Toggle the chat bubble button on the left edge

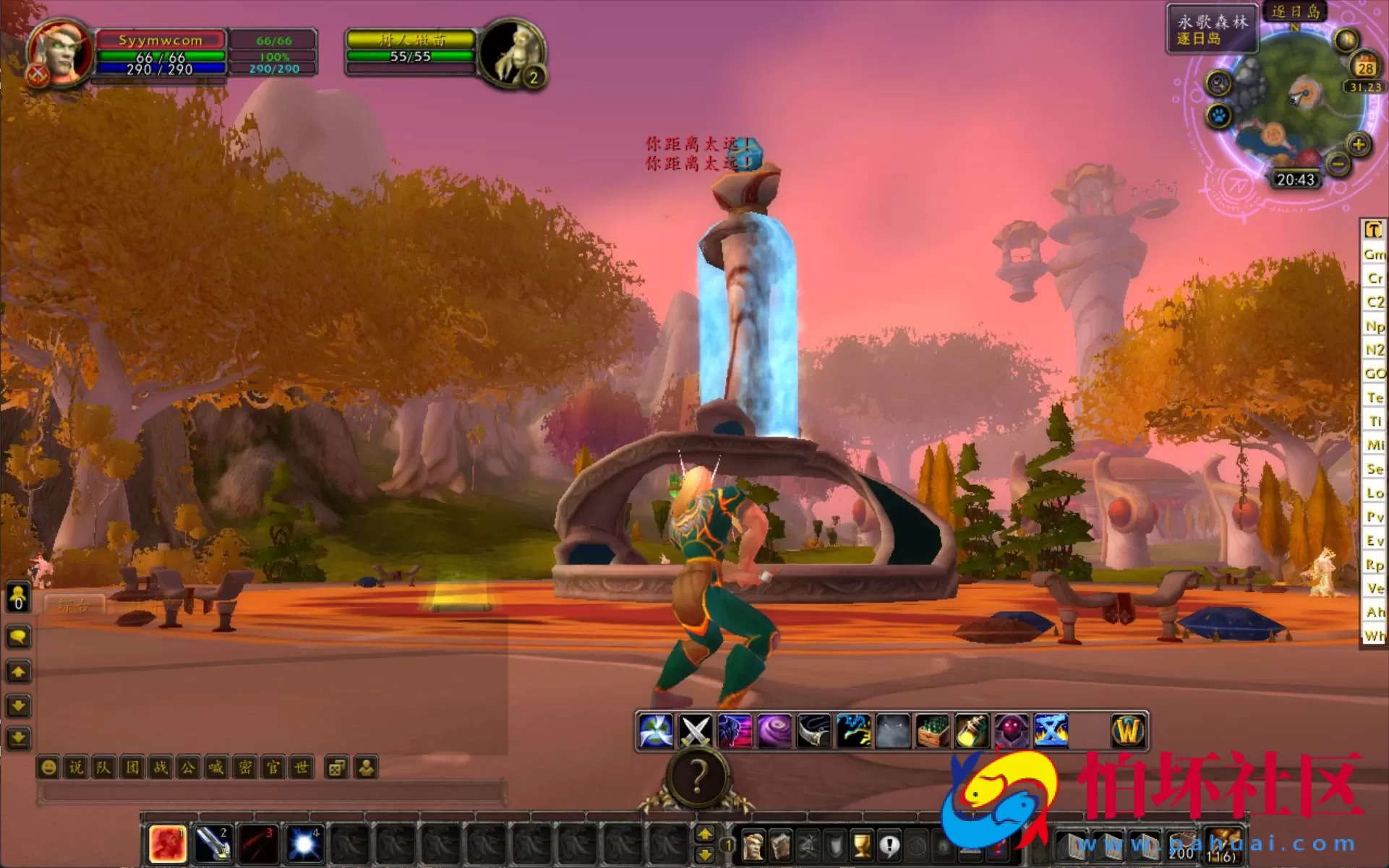coord(17,637)
